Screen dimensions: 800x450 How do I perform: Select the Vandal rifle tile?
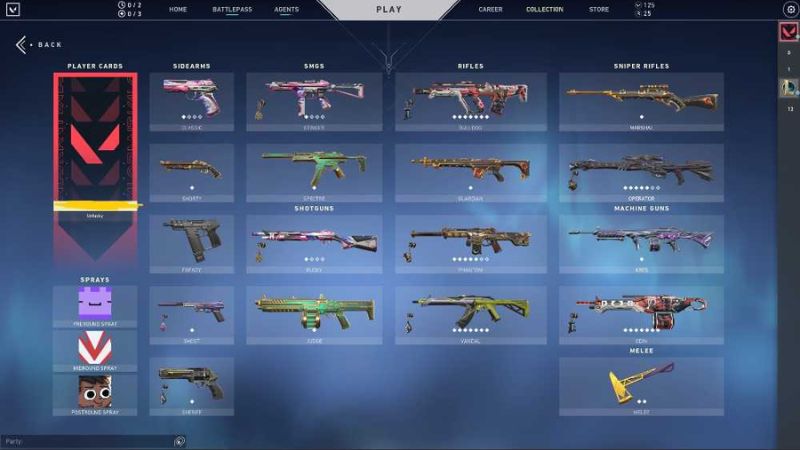470,316
